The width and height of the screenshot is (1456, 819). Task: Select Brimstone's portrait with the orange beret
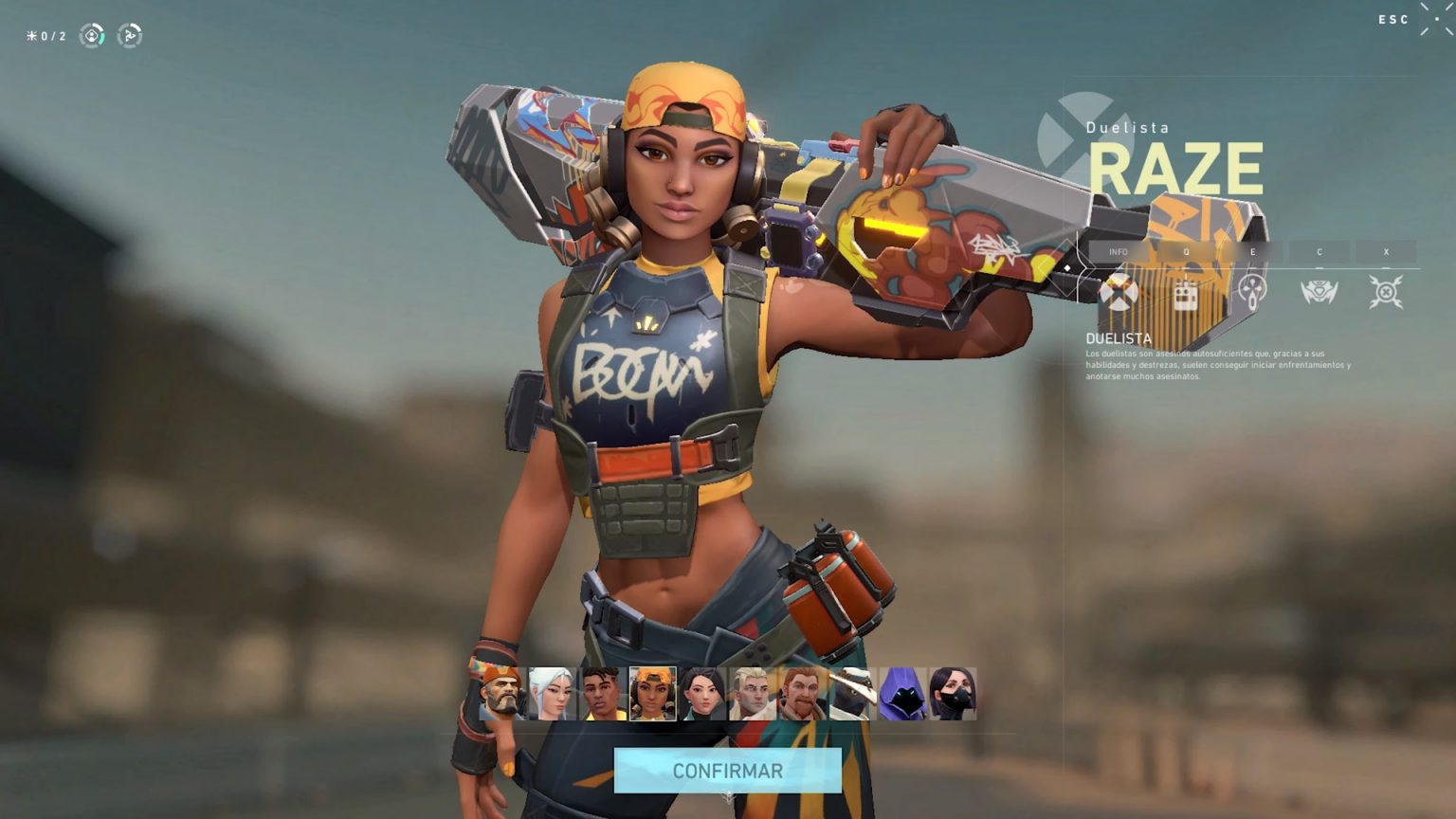click(502, 694)
